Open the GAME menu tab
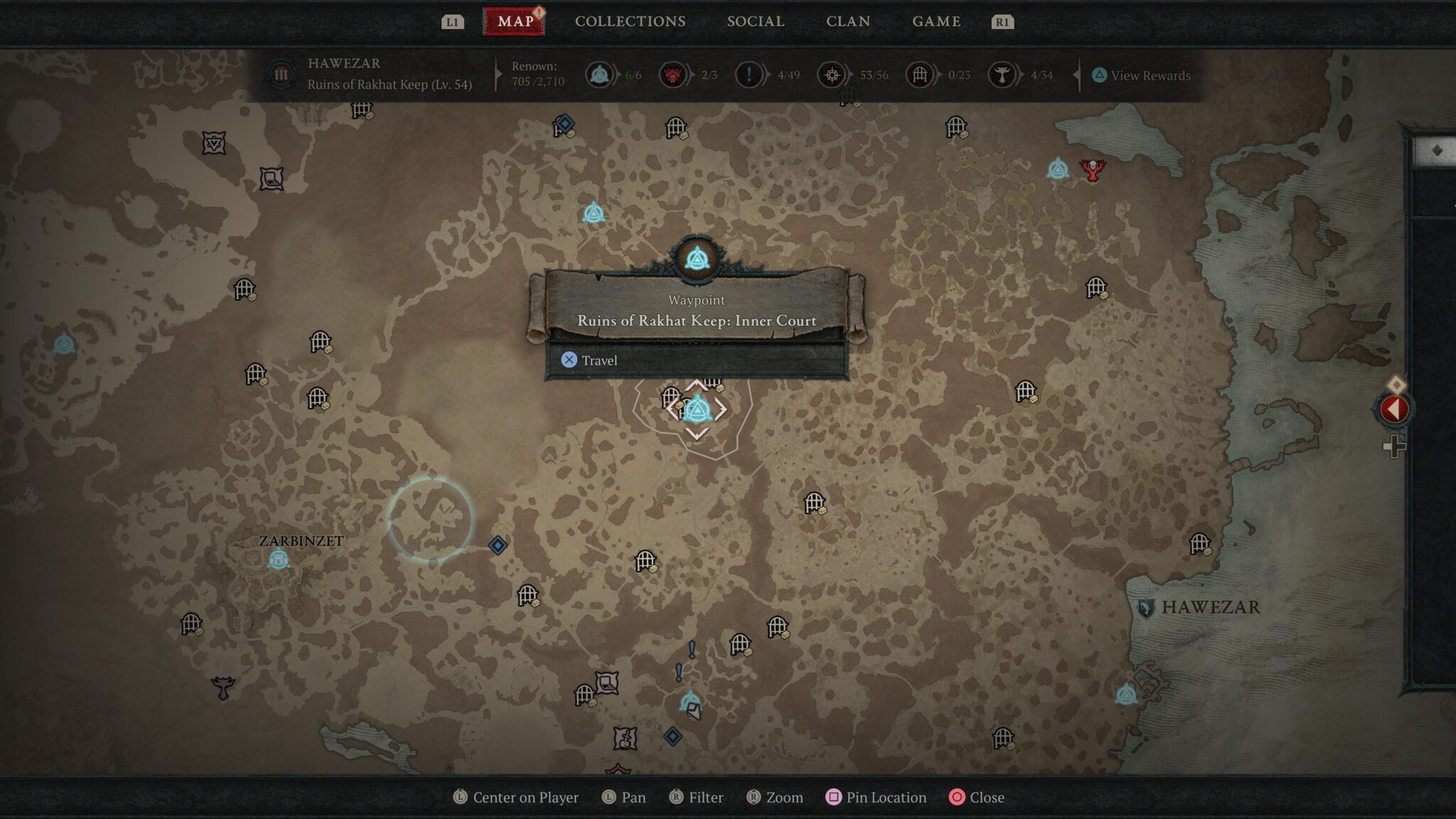This screenshot has height=819, width=1456. tap(936, 21)
